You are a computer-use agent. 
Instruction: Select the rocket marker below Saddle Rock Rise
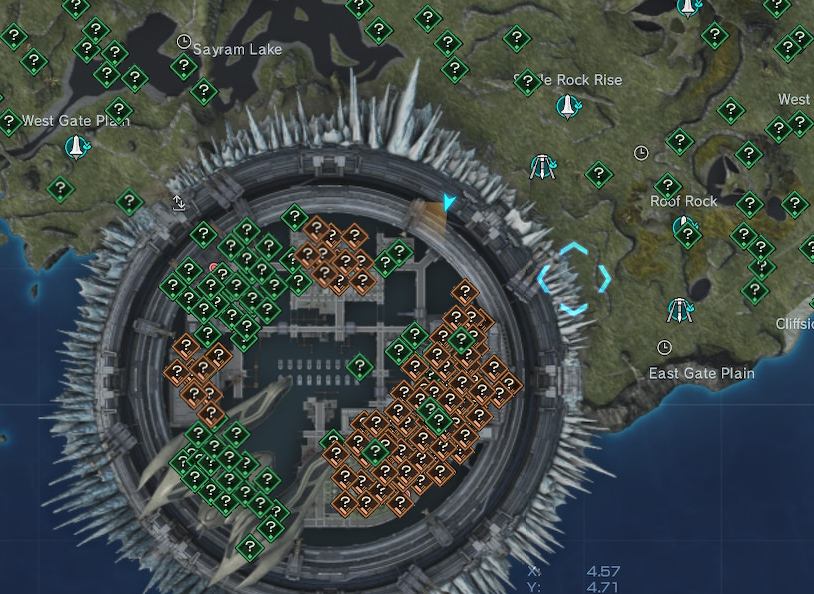568,105
